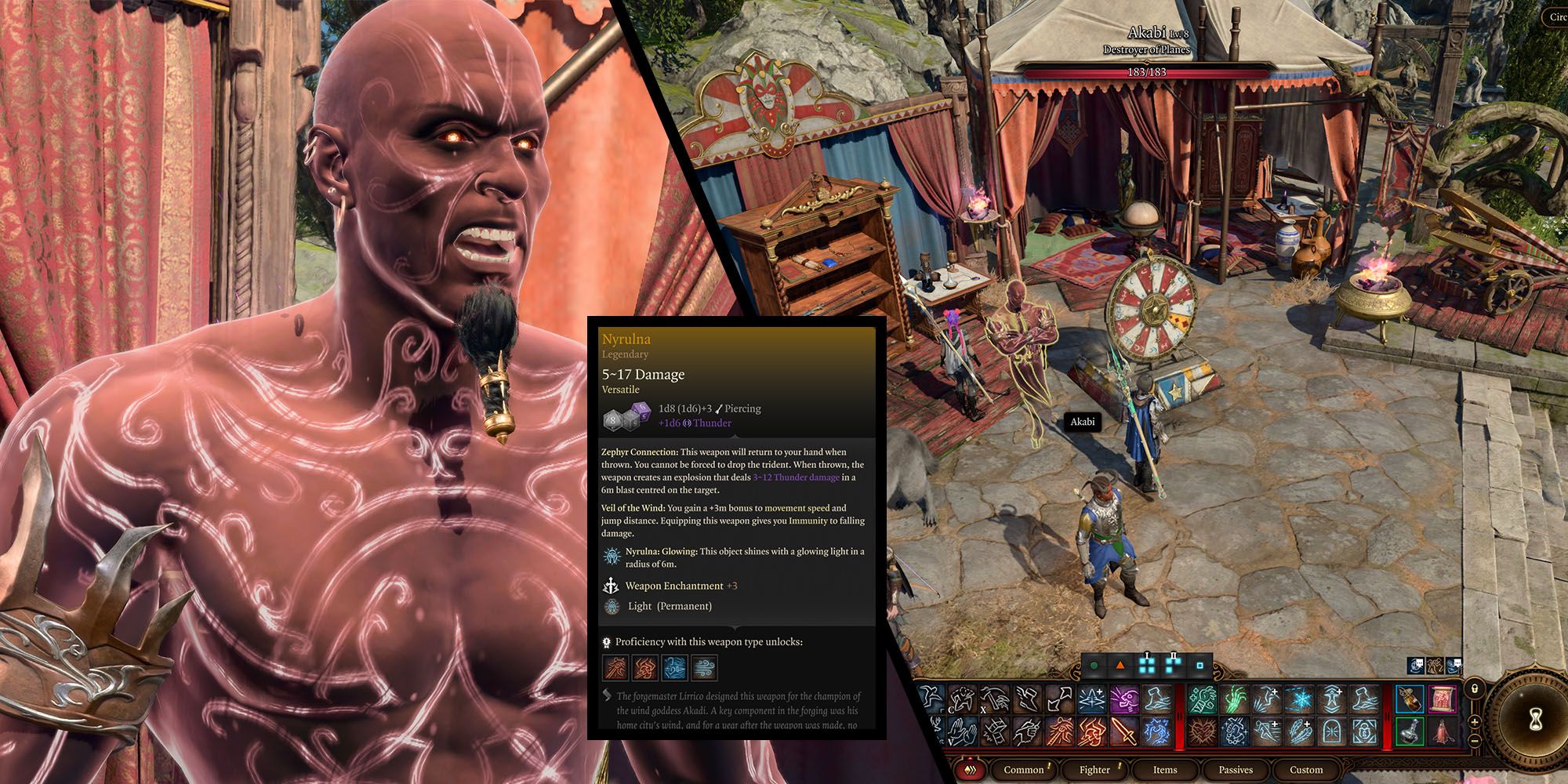Remove a hotbar row with the minus button

click(x=1474, y=740)
